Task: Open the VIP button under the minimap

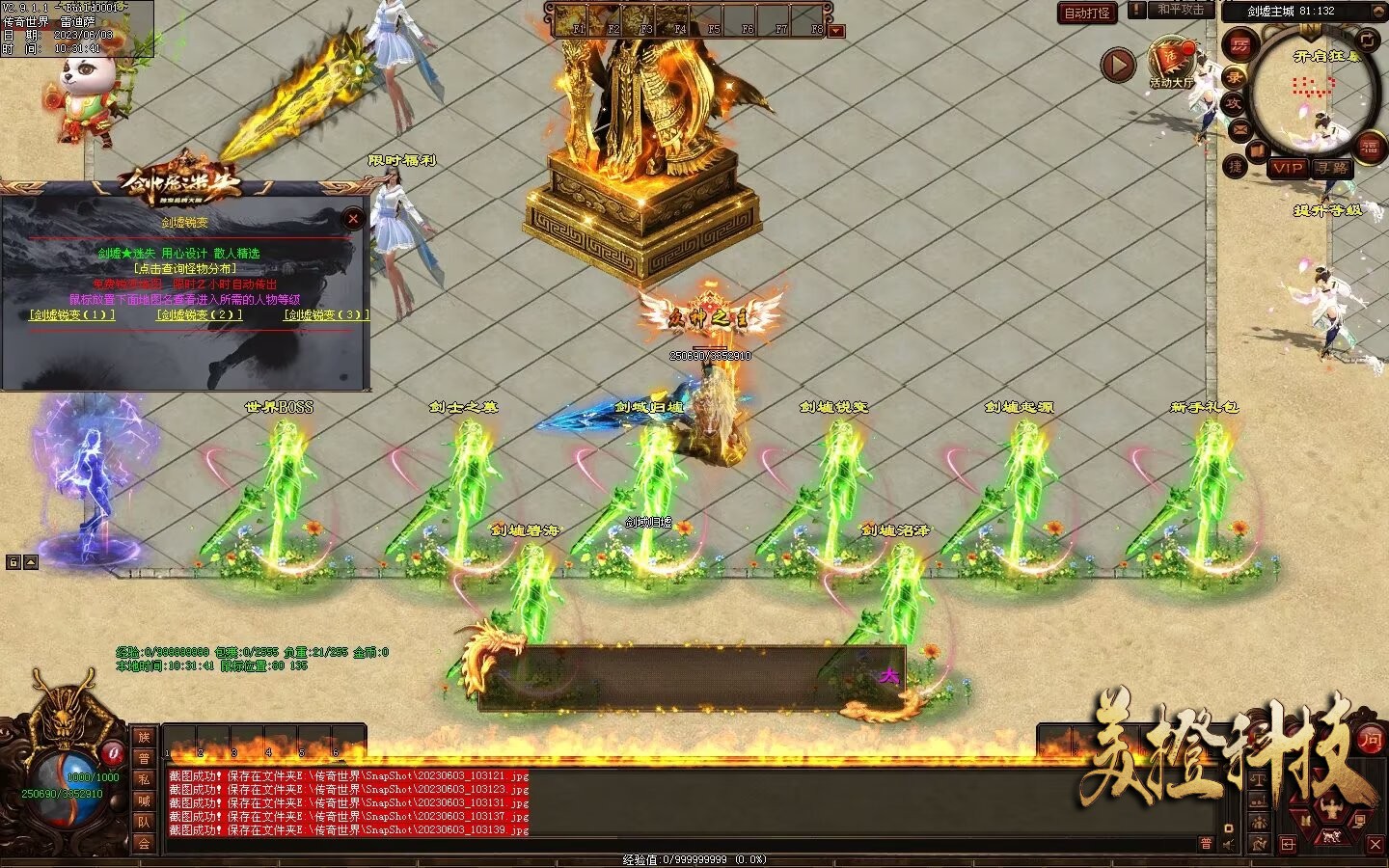Action: point(1288,168)
